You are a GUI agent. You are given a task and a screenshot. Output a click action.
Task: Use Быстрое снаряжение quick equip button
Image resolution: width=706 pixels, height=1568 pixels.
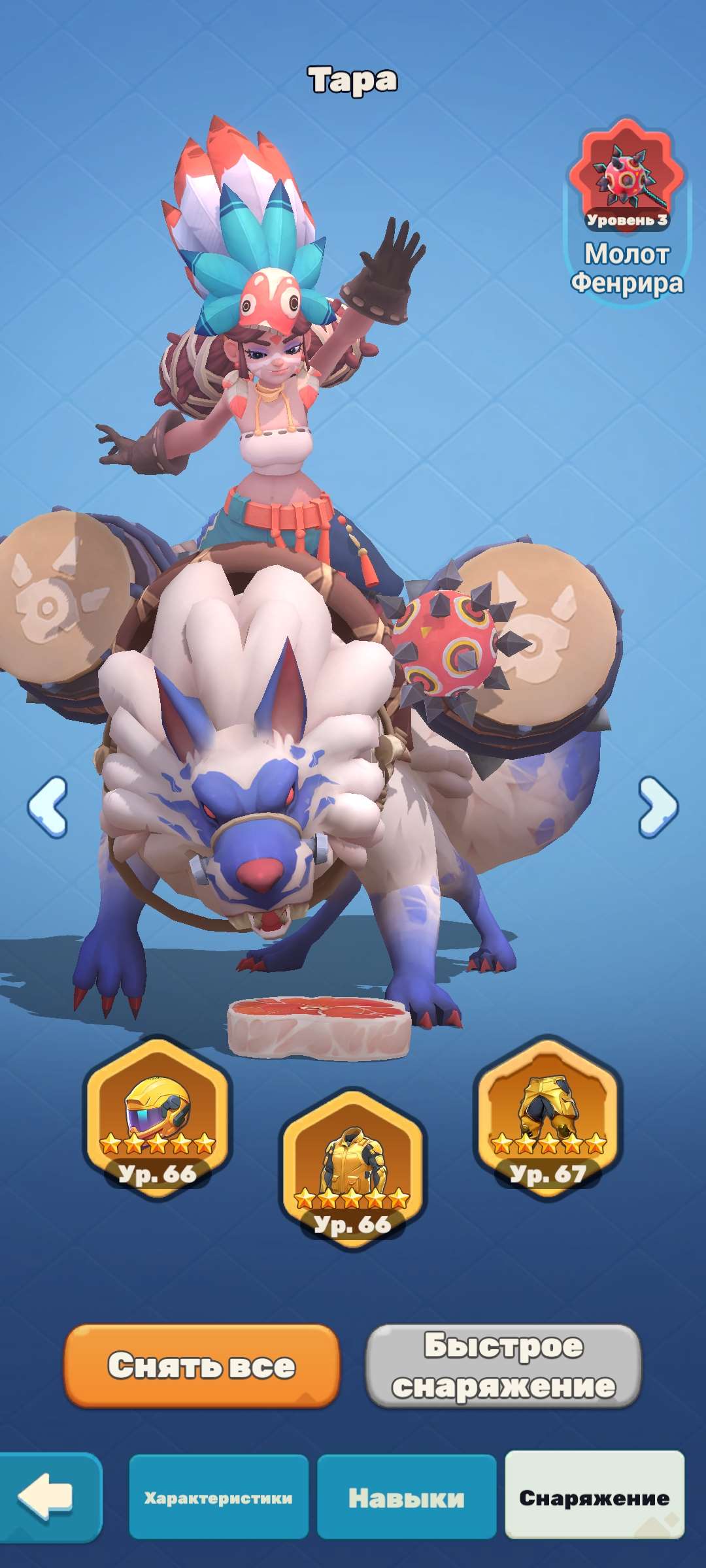[503, 1365]
